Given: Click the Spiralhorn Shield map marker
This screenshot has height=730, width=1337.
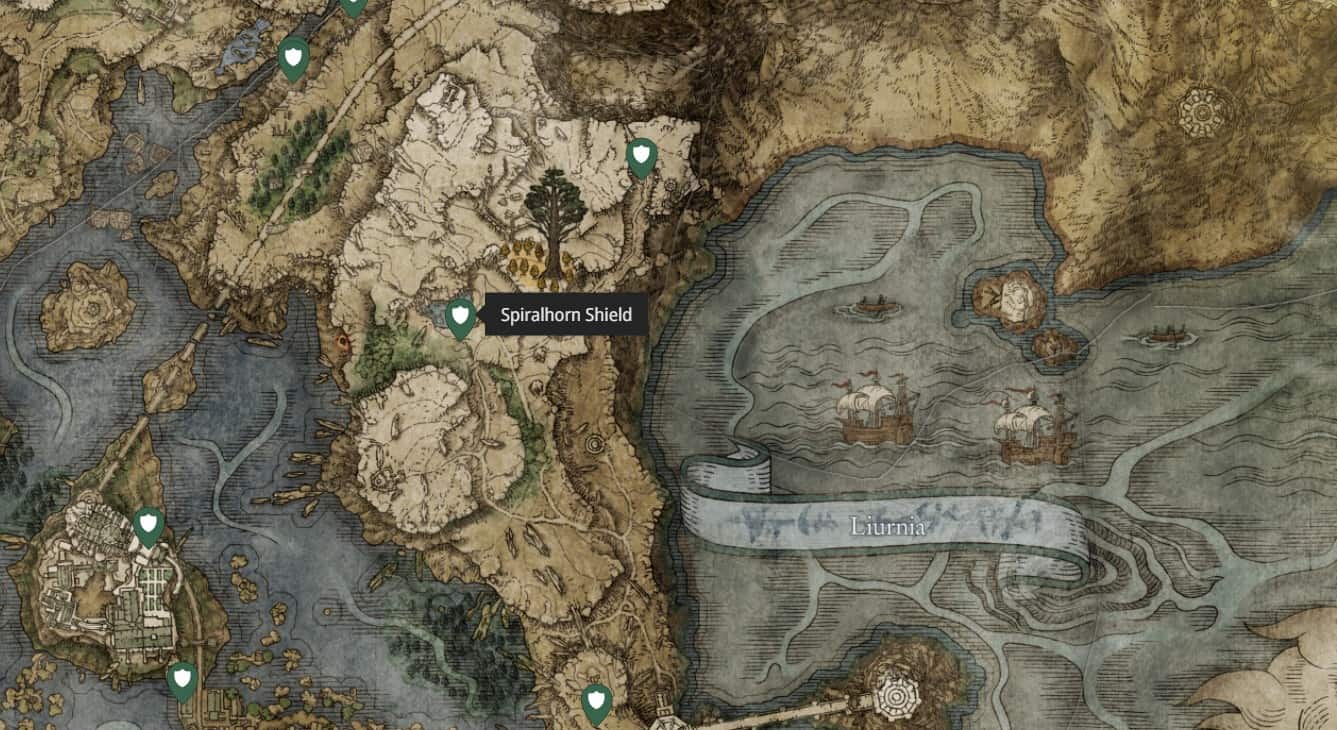Looking at the screenshot, I should [x=459, y=318].
